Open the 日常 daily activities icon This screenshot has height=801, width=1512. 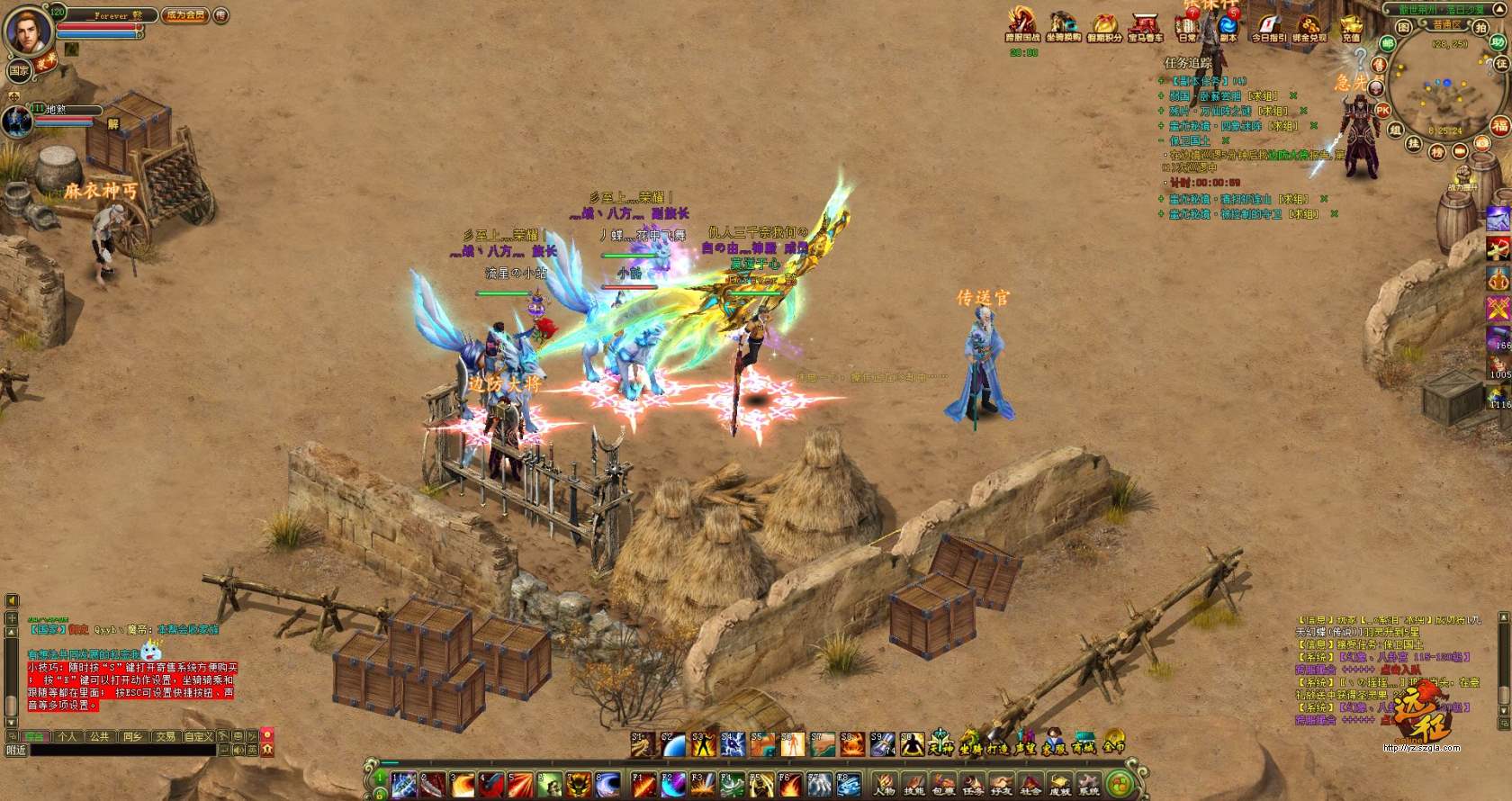pos(1188,27)
